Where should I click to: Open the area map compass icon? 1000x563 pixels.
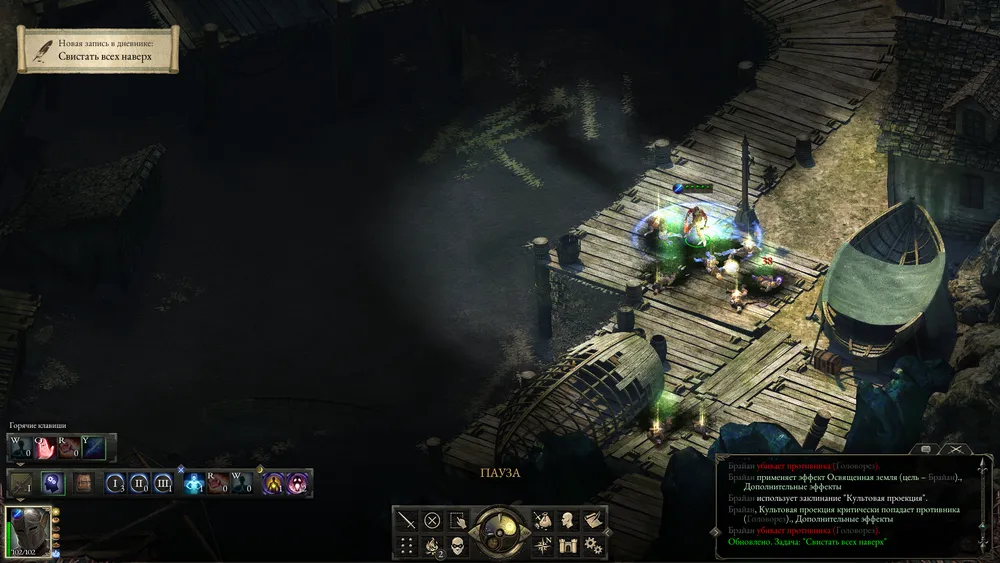click(542, 546)
